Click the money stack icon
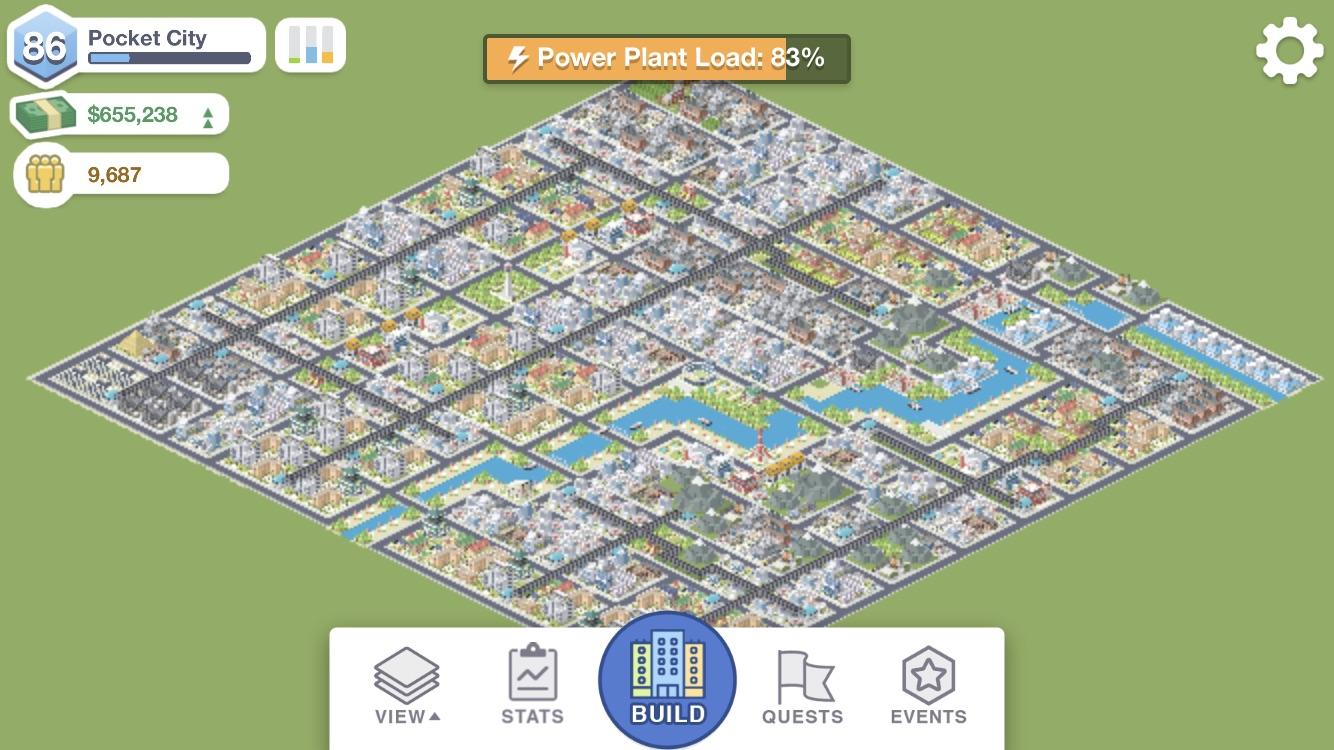The height and width of the screenshot is (750, 1334). click(44, 113)
